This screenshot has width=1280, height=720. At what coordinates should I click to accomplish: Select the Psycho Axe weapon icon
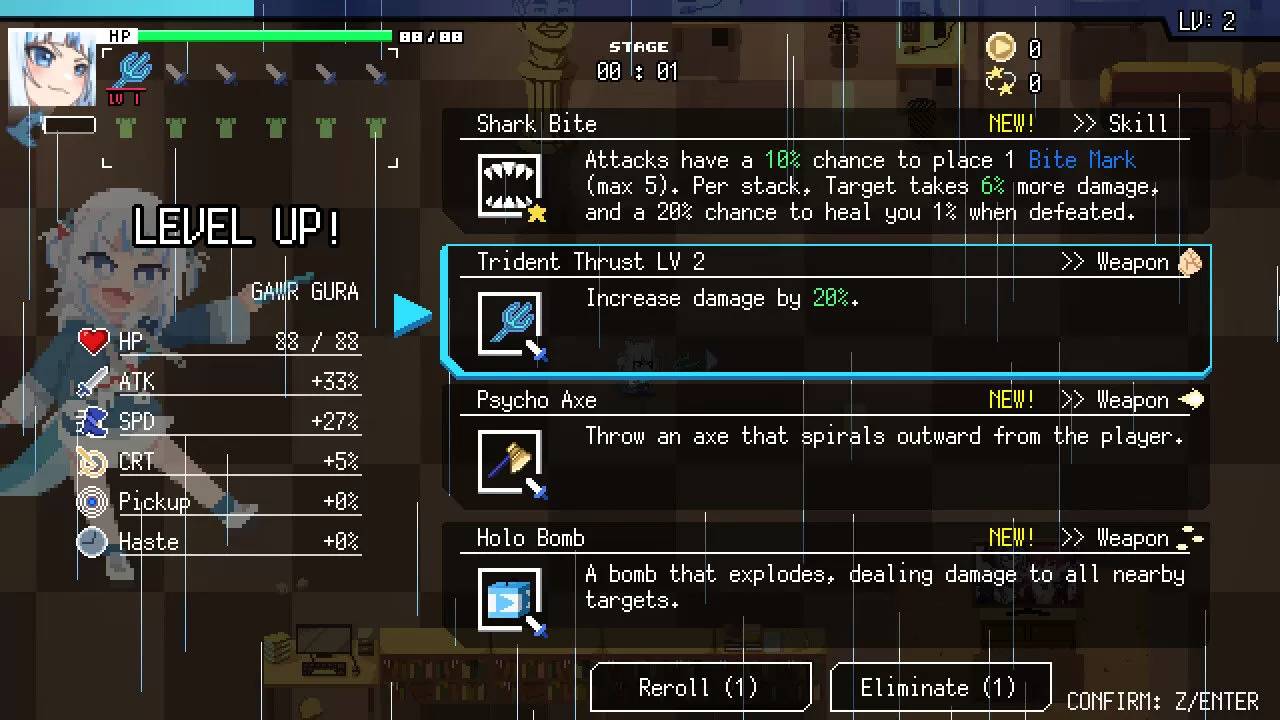[510, 461]
